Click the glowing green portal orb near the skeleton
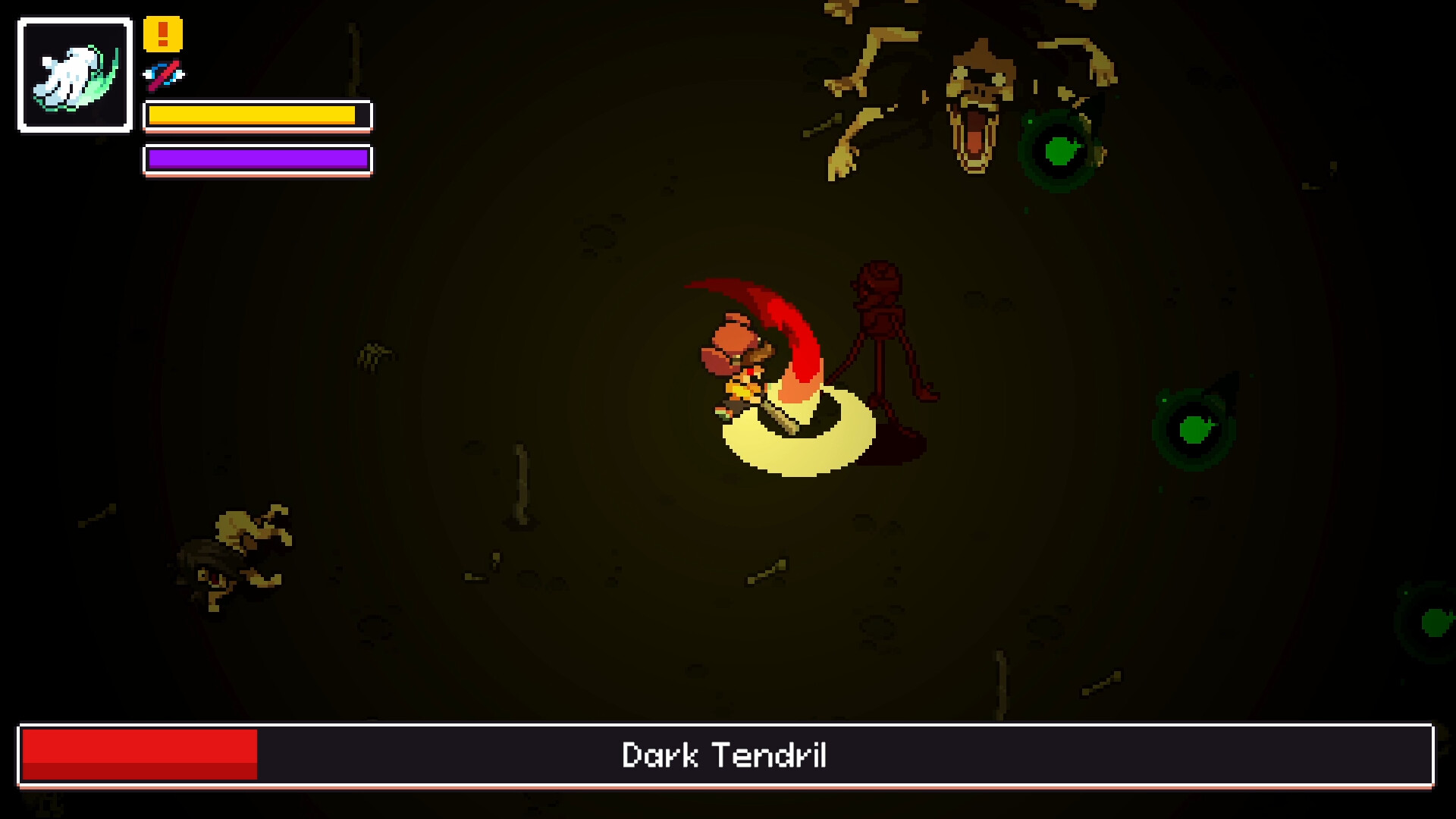 click(x=1060, y=150)
